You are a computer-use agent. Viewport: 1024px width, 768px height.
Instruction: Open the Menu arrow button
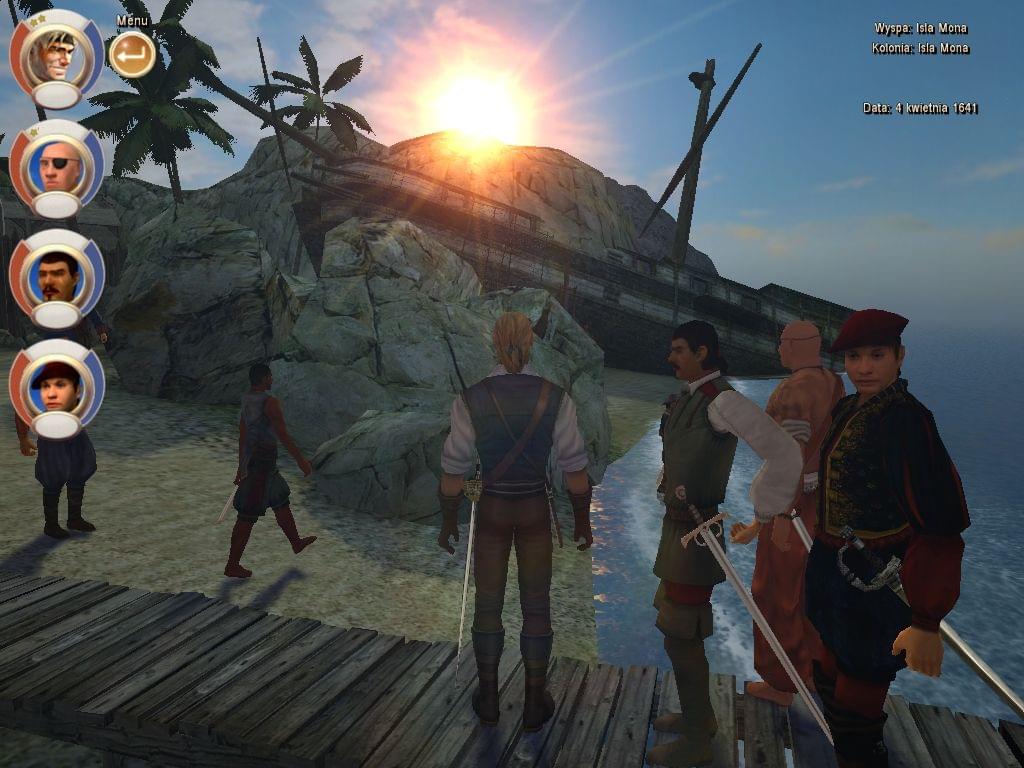pyautogui.click(x=132, y=54)
